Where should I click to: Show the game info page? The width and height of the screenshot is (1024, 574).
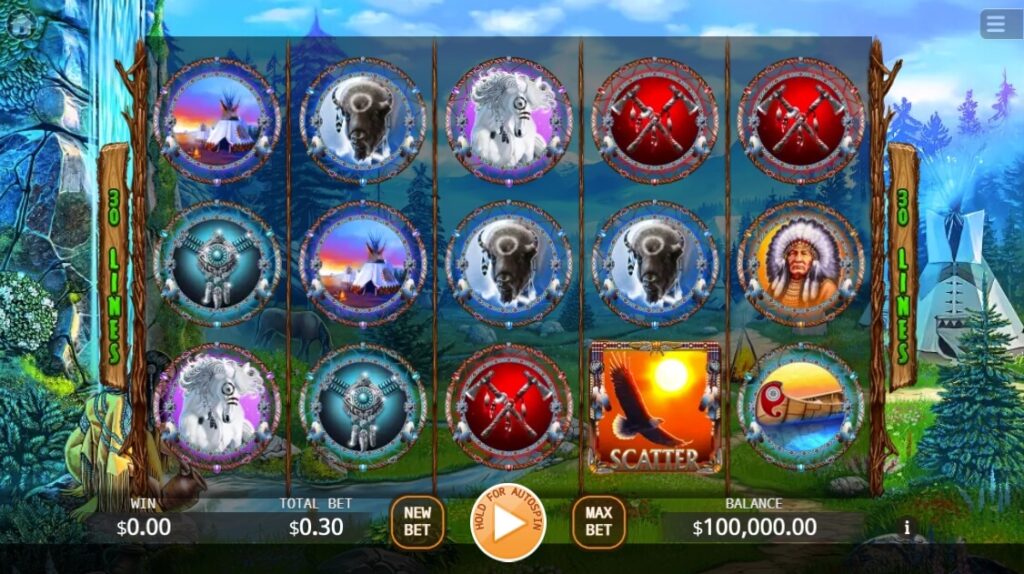tap(907, 527)
